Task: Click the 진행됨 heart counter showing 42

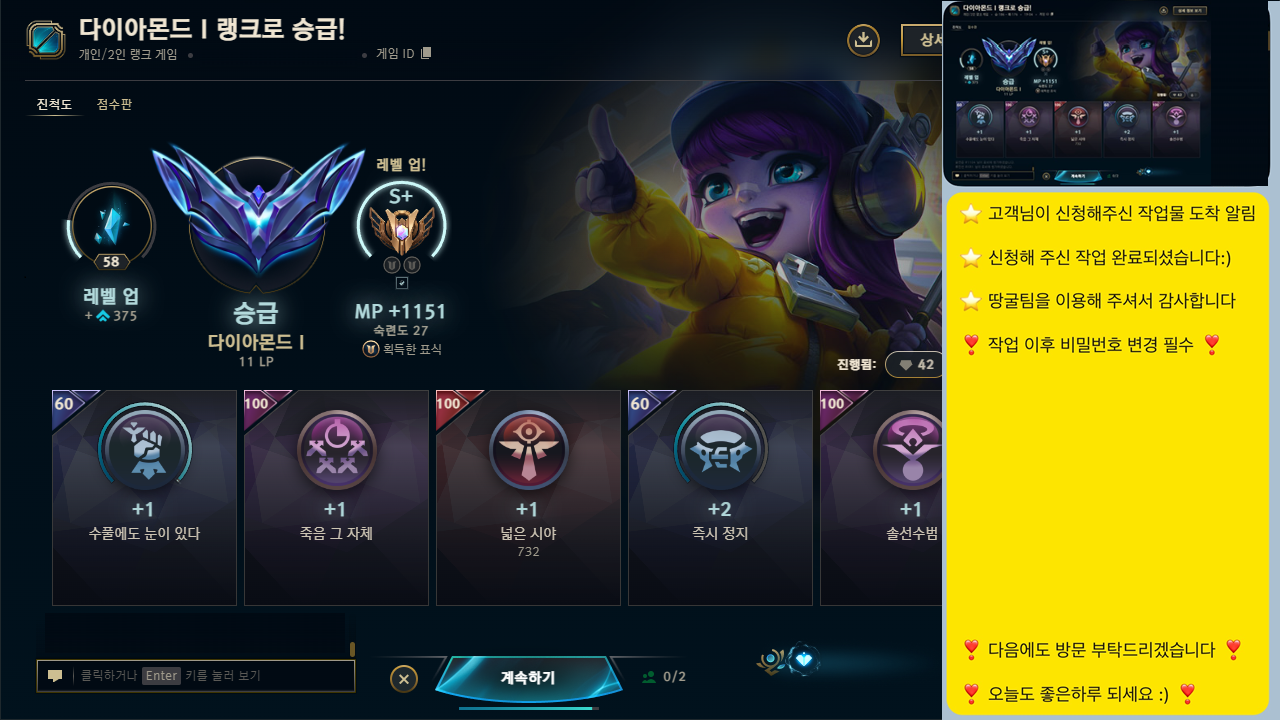Action: click(914, 364)
